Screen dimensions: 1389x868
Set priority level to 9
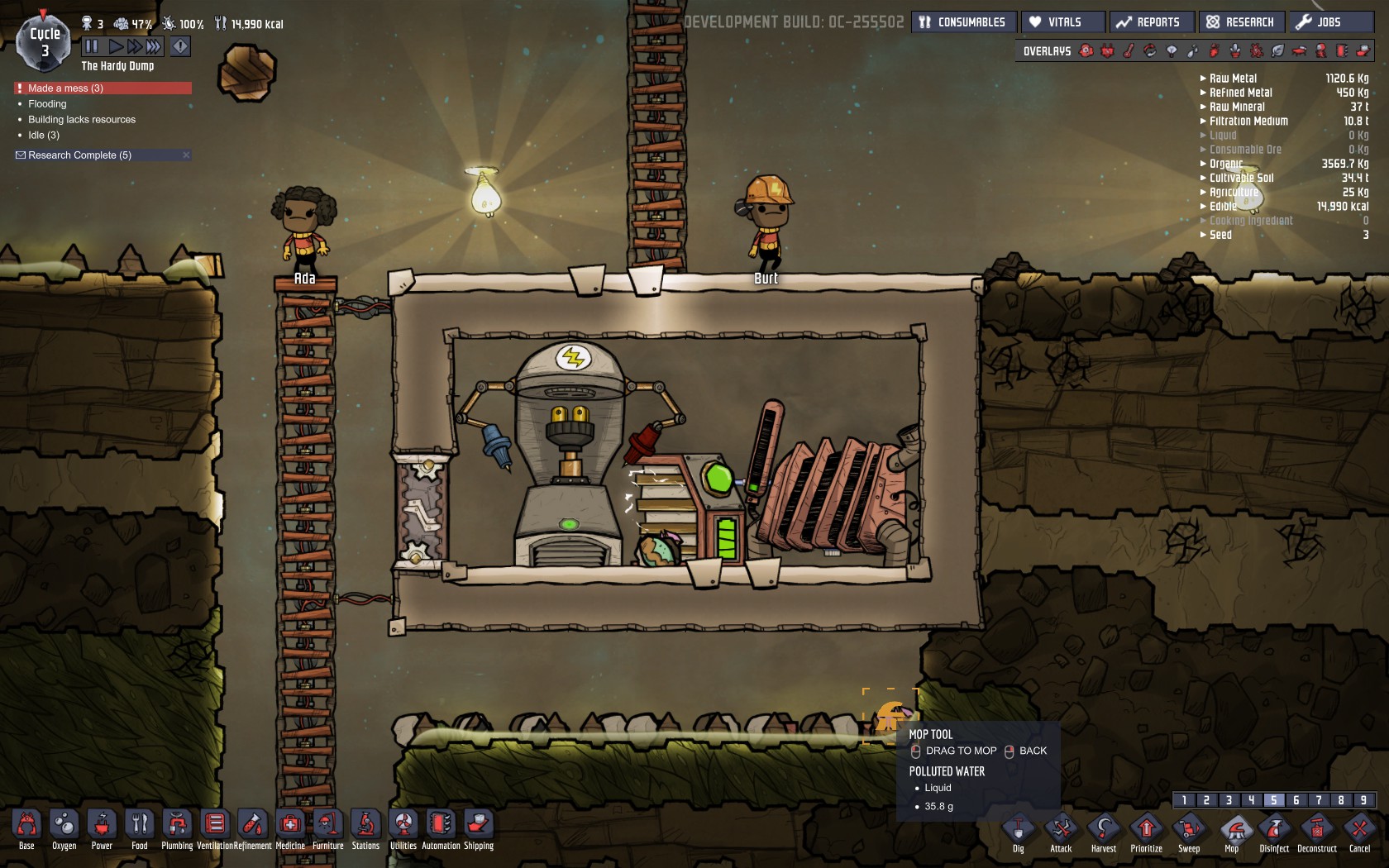tap(1363, 800)
